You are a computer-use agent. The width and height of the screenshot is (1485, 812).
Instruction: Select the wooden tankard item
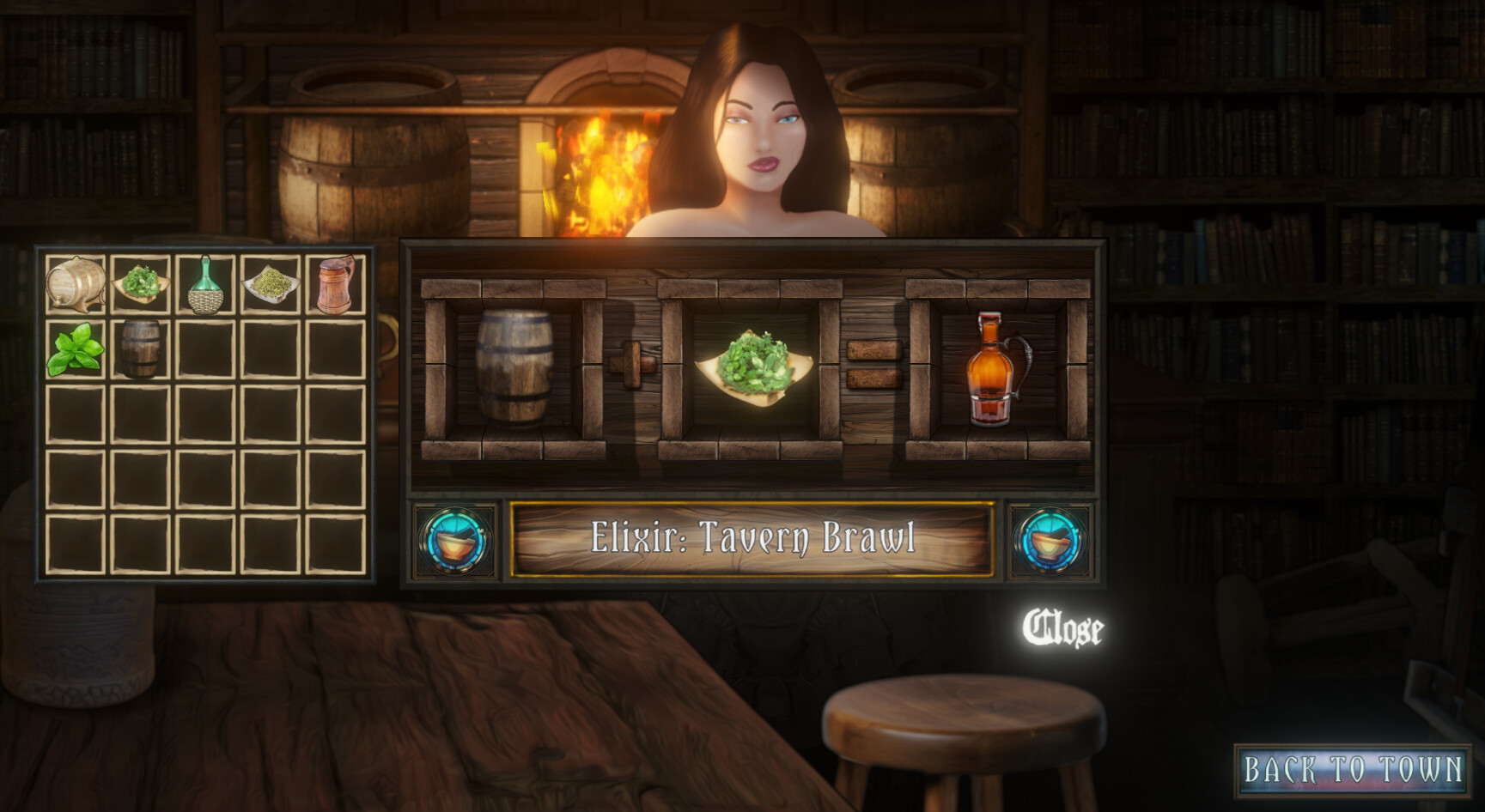click(x=335, y=284)
